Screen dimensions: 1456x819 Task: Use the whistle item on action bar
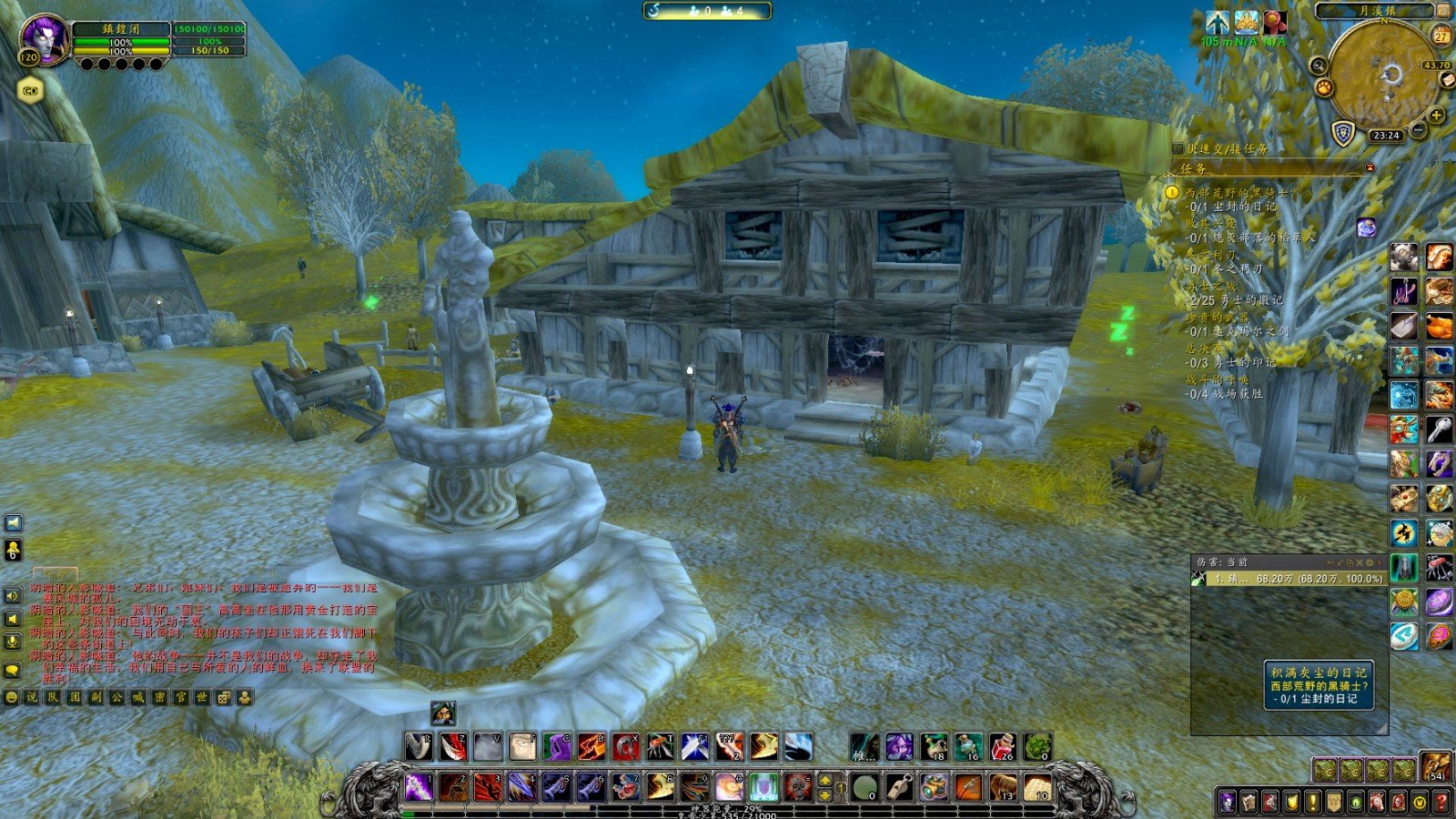(x=900, y=786)
